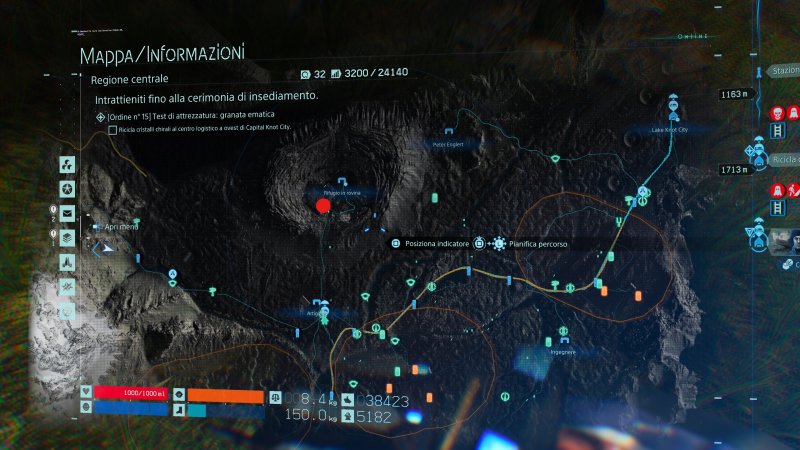Viewport: 800px width, 450px height.
Task: Click the red cursor dot on the map
Action: pos(323,207)
